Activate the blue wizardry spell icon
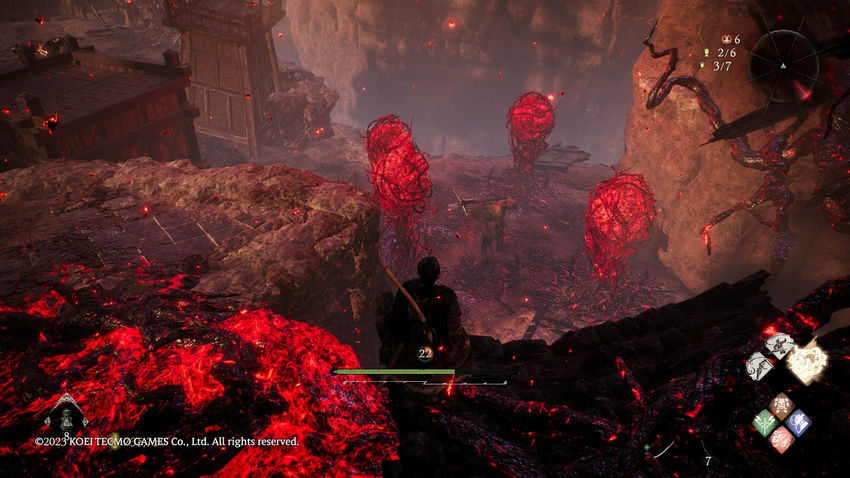850x478 pixels. 798,421
